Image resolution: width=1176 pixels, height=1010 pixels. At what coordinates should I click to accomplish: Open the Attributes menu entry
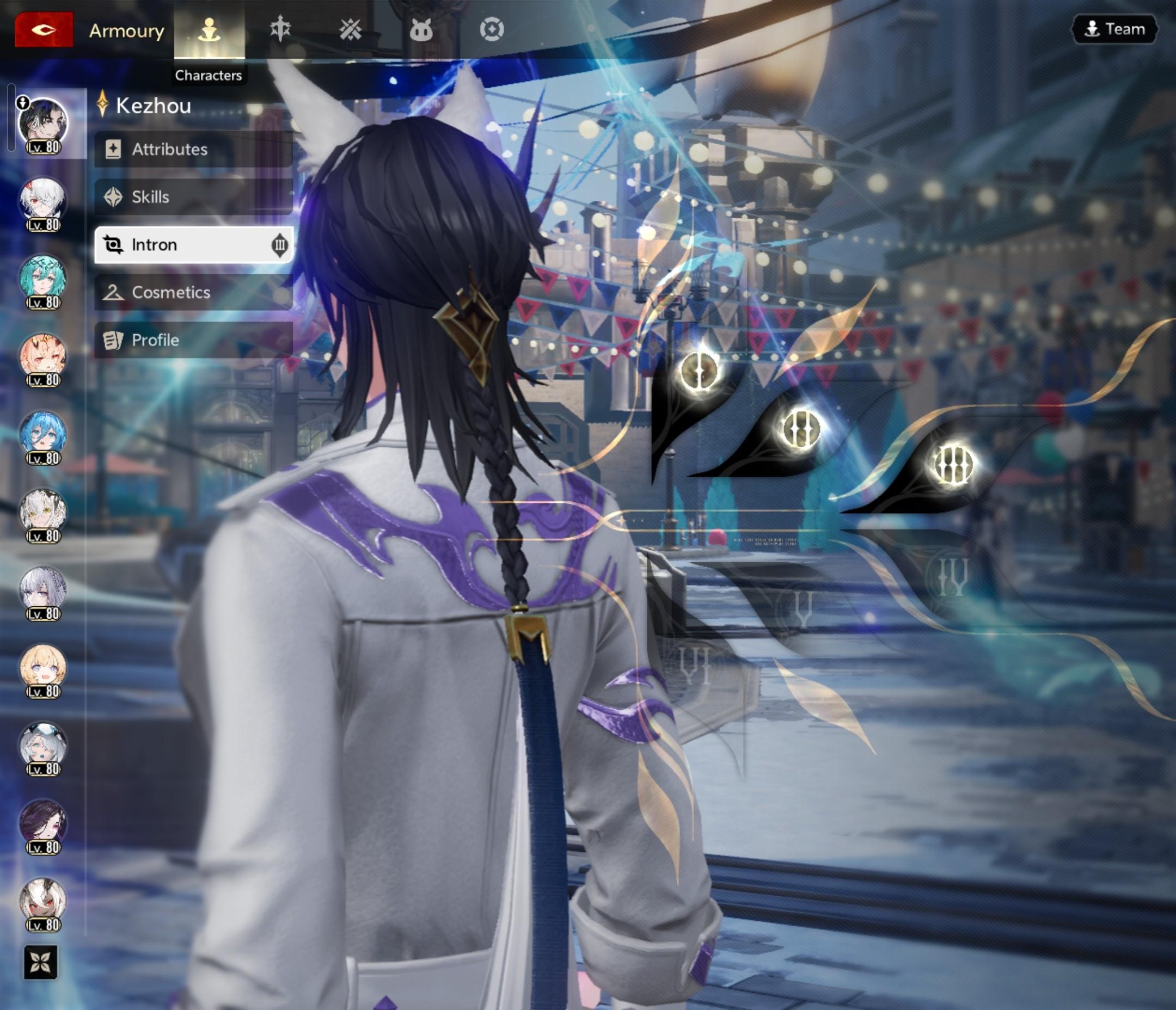point(193,149)
